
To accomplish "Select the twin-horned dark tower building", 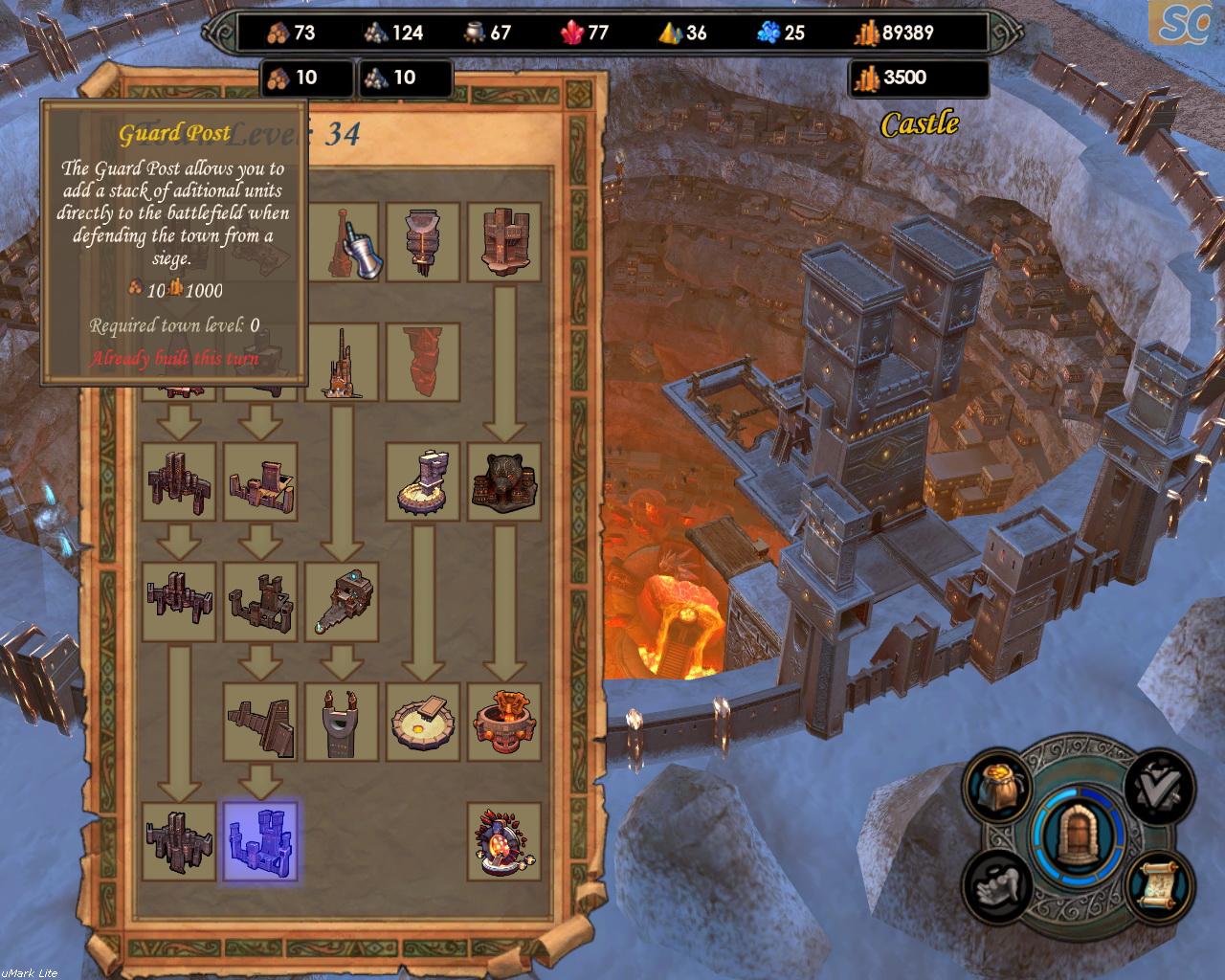I will click(342, 722).
